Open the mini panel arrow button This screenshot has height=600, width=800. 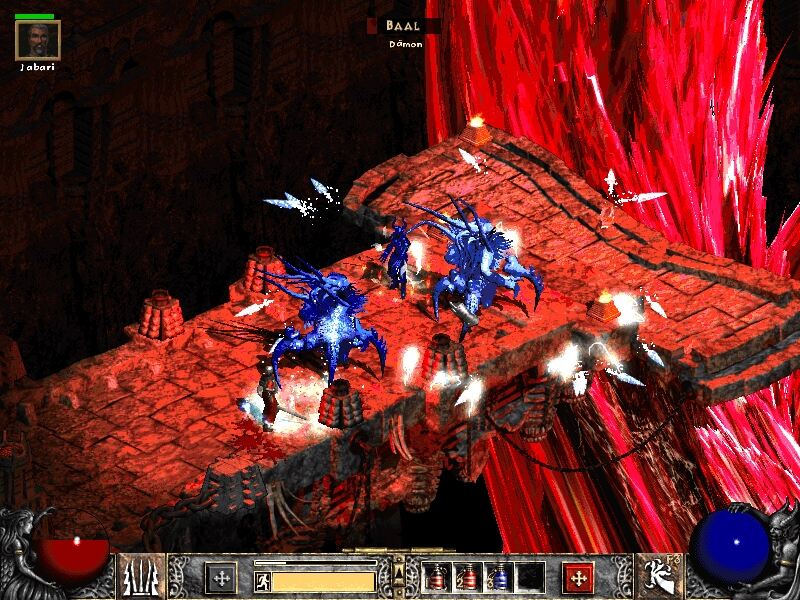pos(399,572)
